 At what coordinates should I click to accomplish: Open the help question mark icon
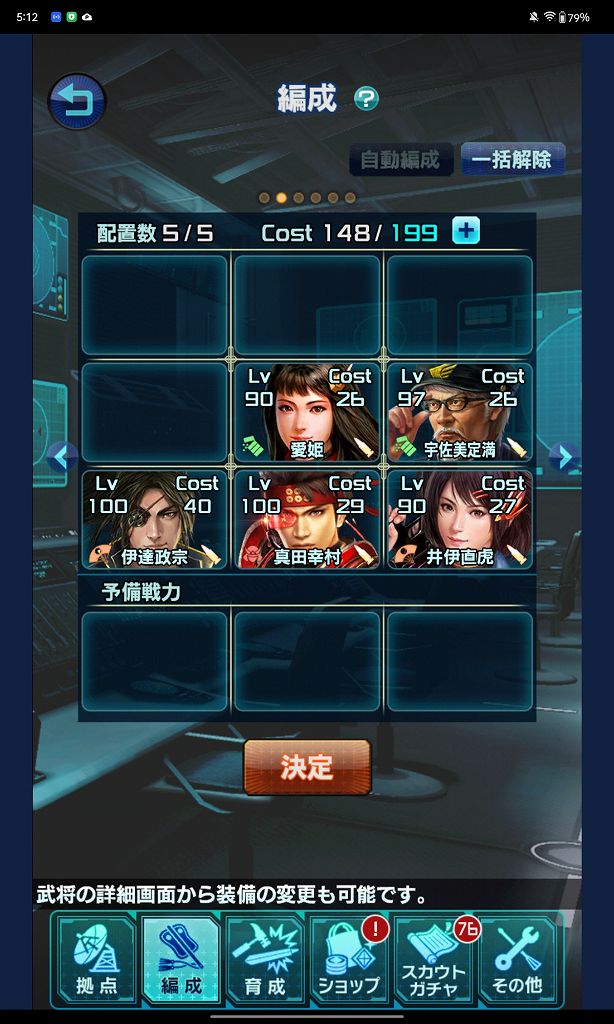click(367, 98)
